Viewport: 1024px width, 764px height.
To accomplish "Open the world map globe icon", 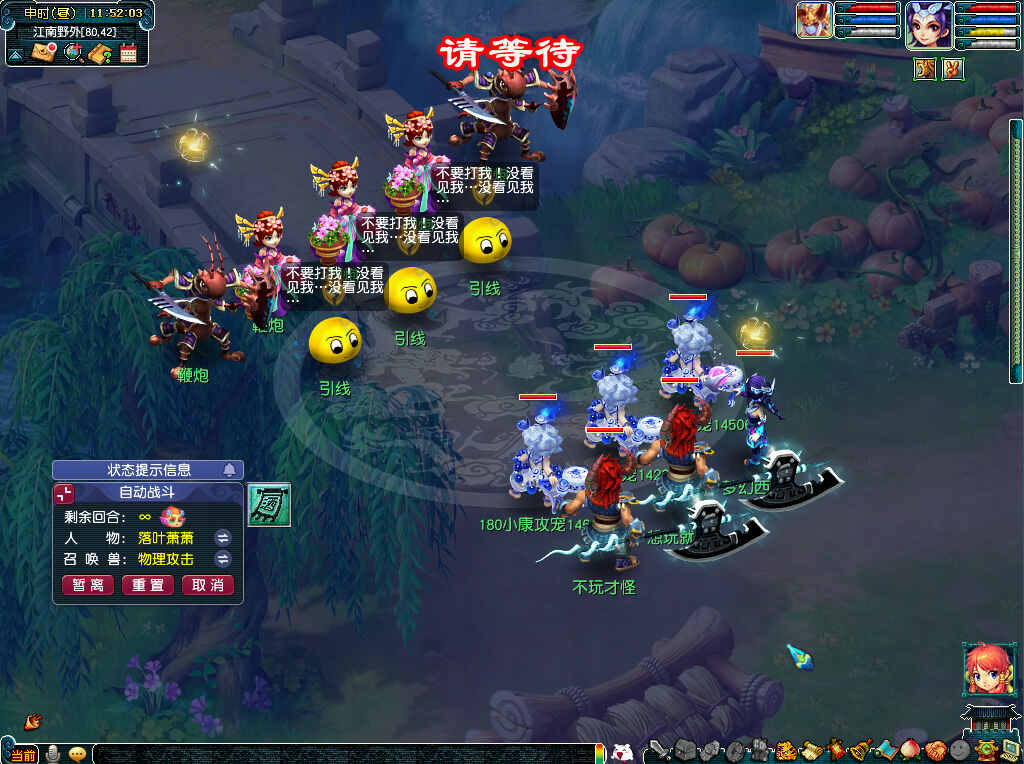I will point(72,52).
